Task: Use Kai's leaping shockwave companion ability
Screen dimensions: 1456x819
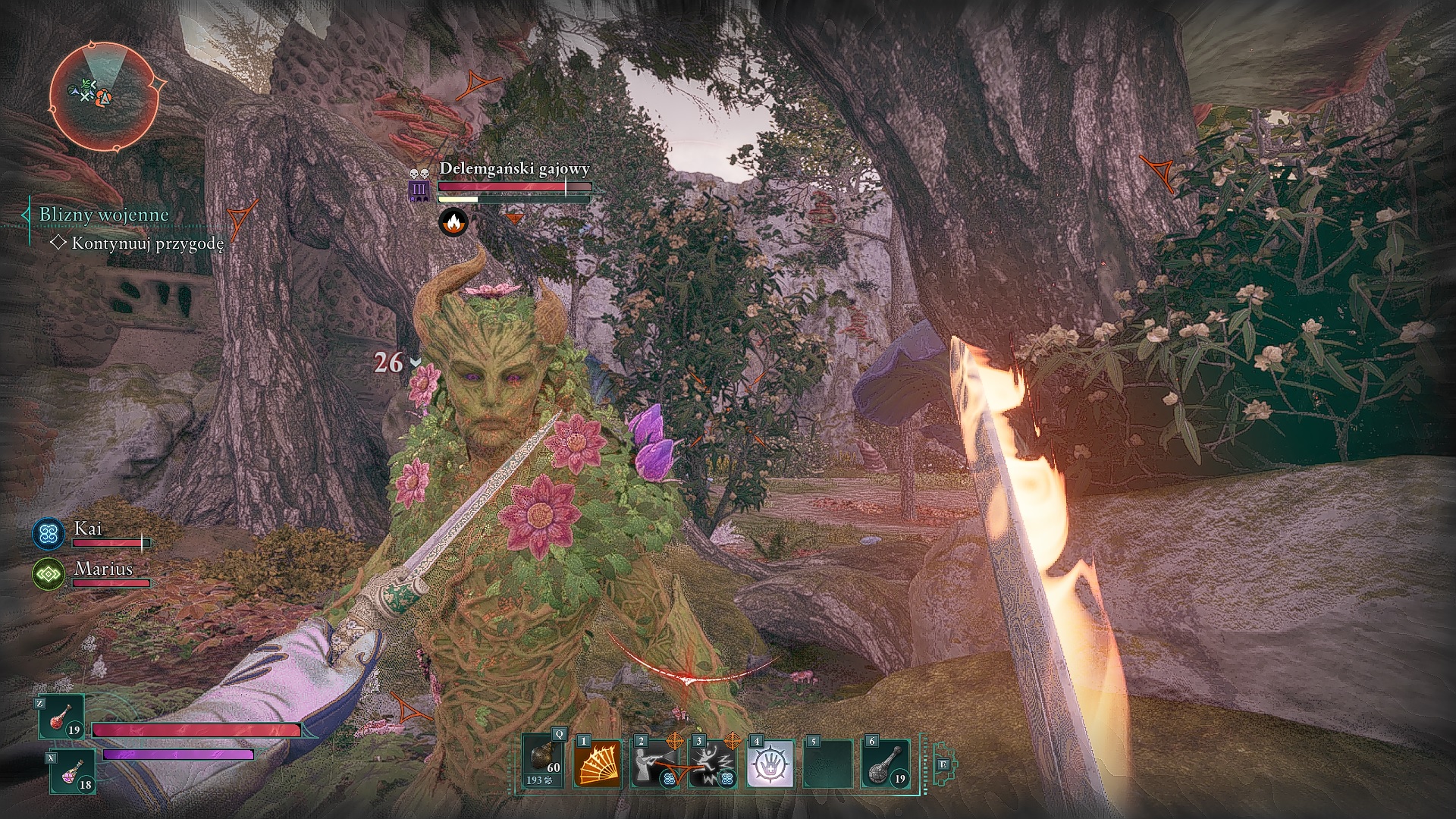Action: [x=712, y=764]
